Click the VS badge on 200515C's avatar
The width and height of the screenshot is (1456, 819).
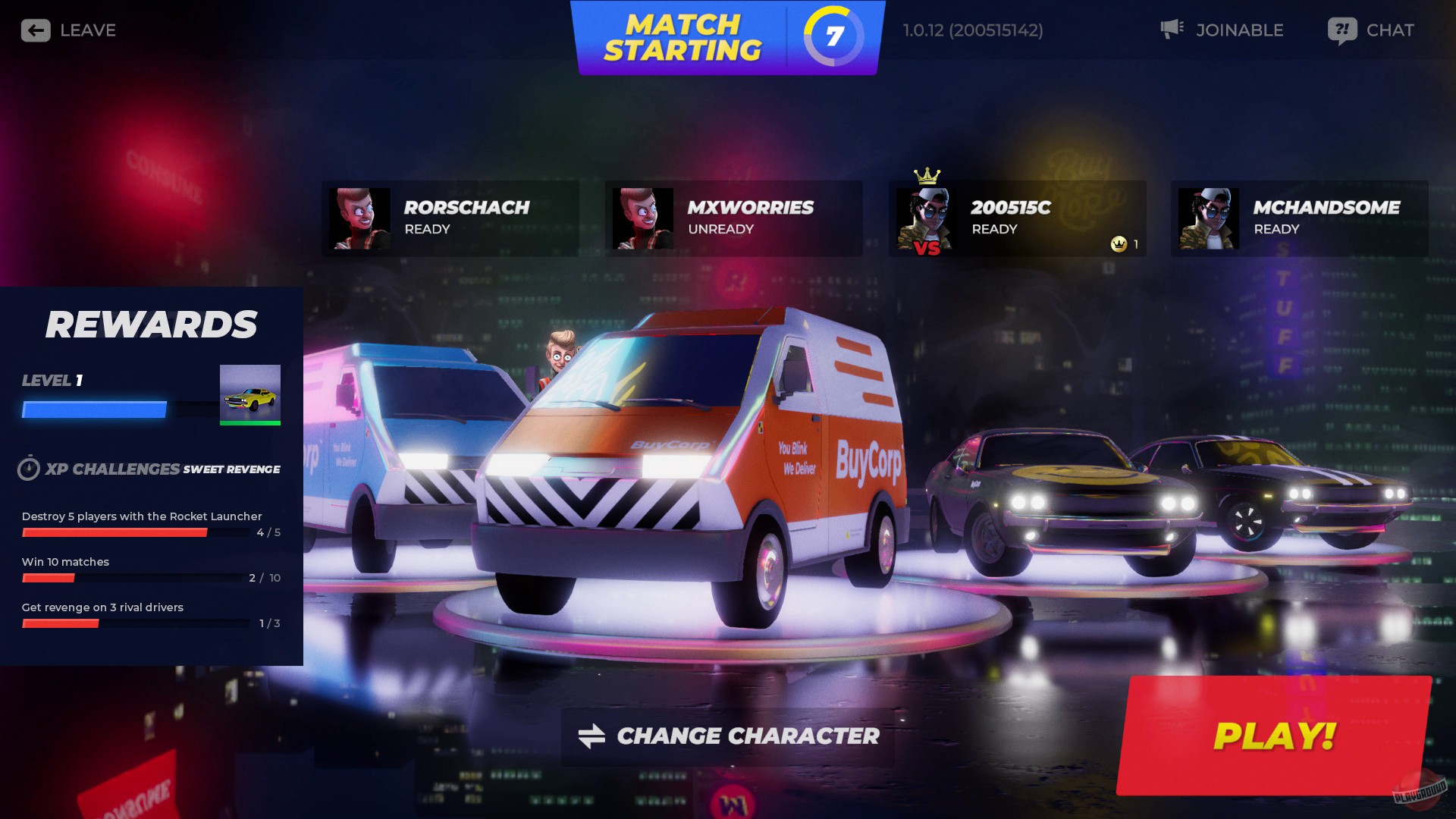tap(927, 246)
